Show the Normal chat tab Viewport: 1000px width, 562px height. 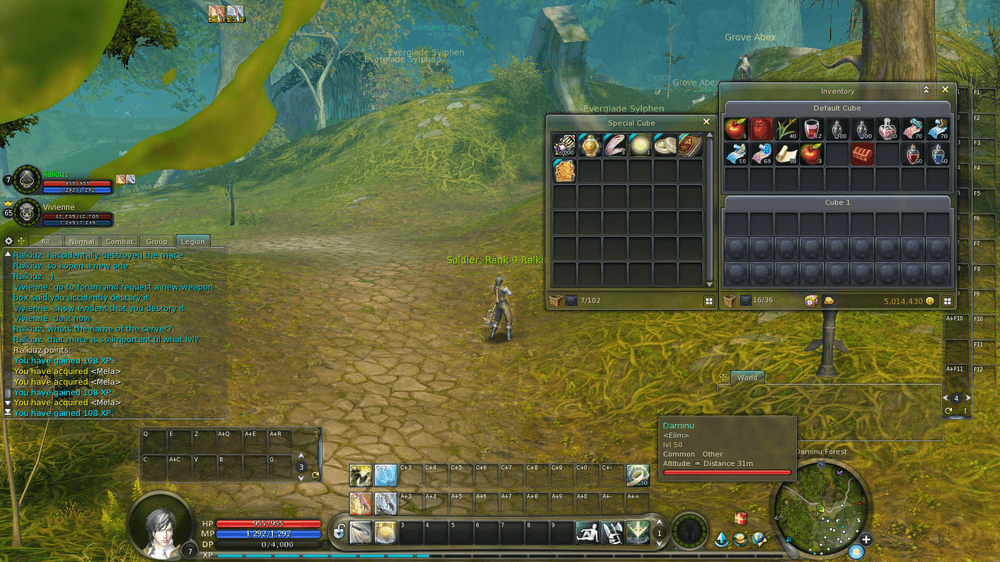tap(82, 241)
